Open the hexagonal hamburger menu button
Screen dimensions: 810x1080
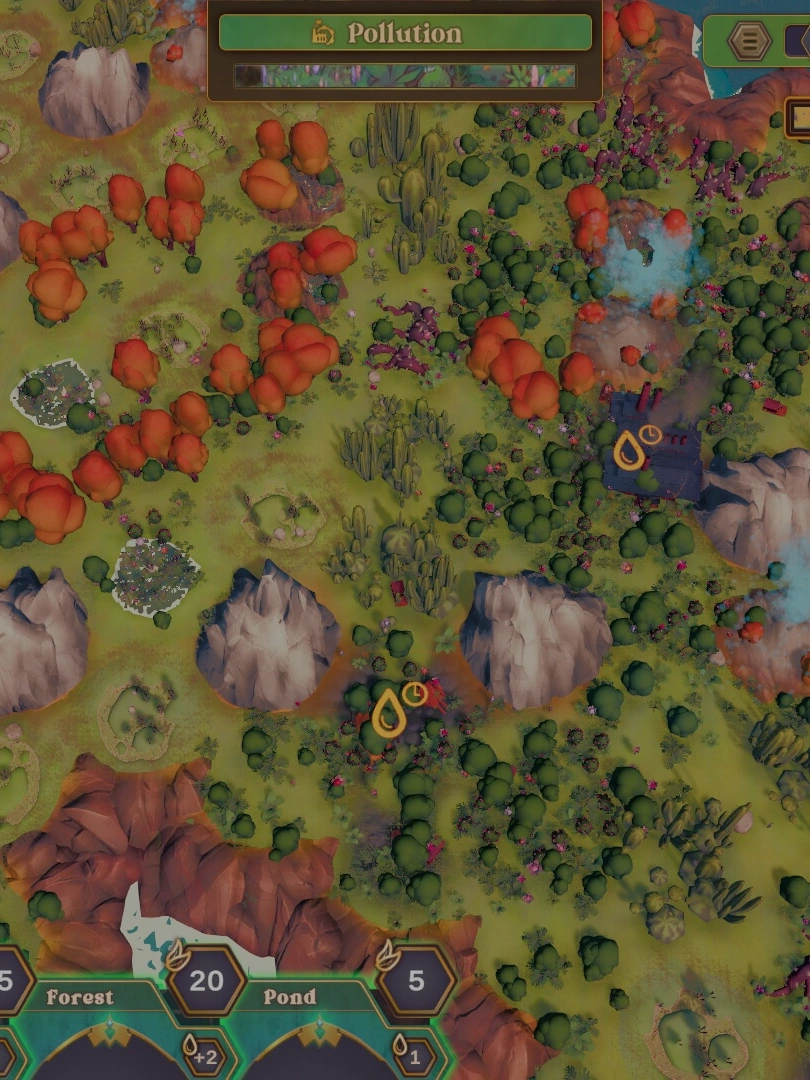[749, 41]
